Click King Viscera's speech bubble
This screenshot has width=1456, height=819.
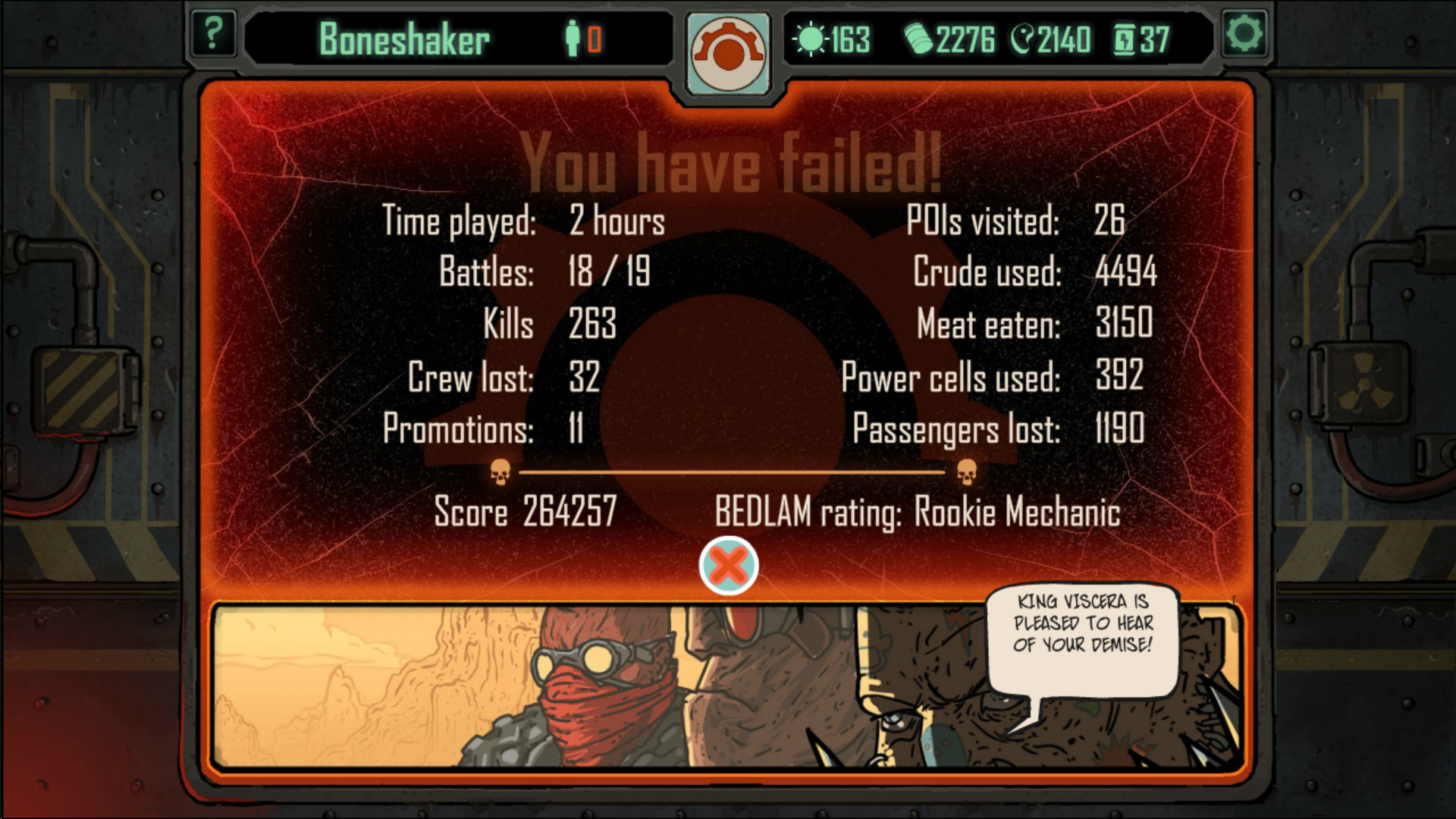tap(1084, 641)
